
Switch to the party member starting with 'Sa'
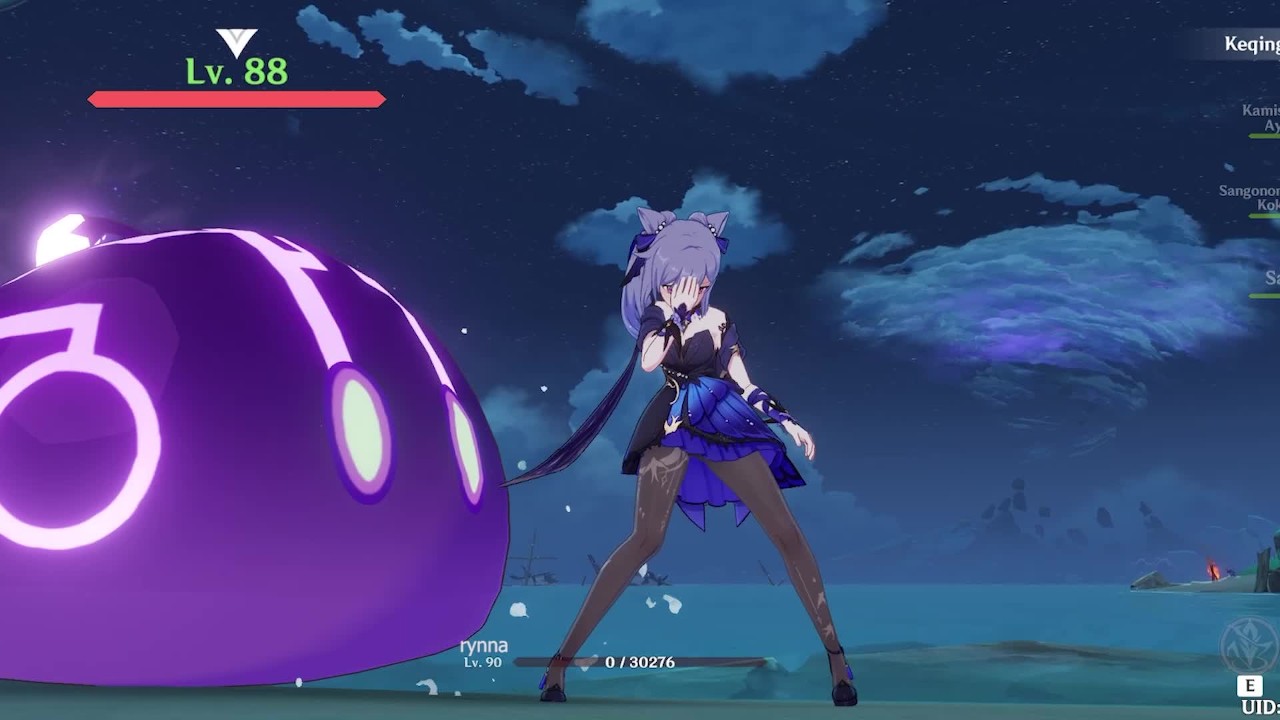coord(1270,278)
